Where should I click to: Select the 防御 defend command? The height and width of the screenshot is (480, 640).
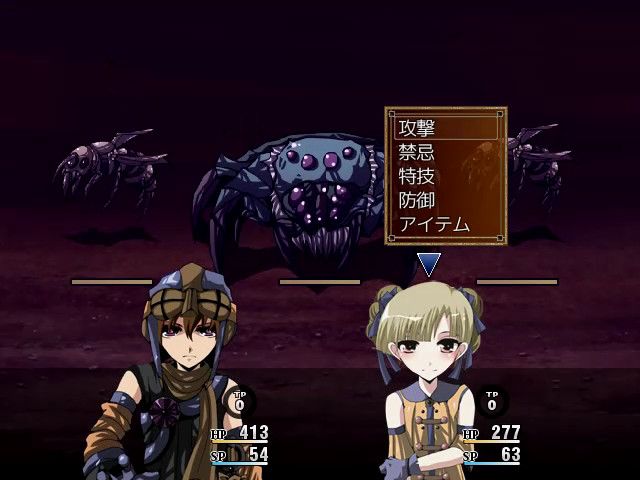[x=418, y=200]
